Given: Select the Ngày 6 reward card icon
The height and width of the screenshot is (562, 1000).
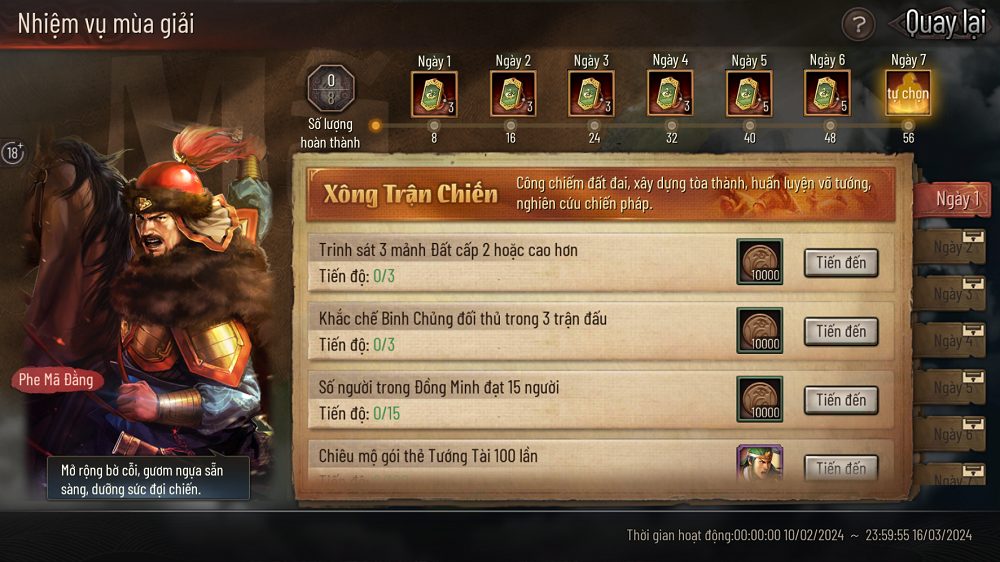Looking at the screenshot, I should (828, 94).
